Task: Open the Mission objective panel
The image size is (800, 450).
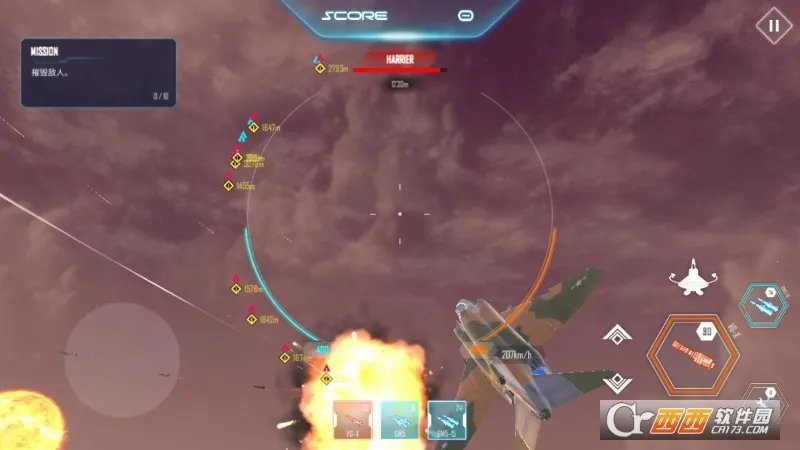Action: (98, 72)
